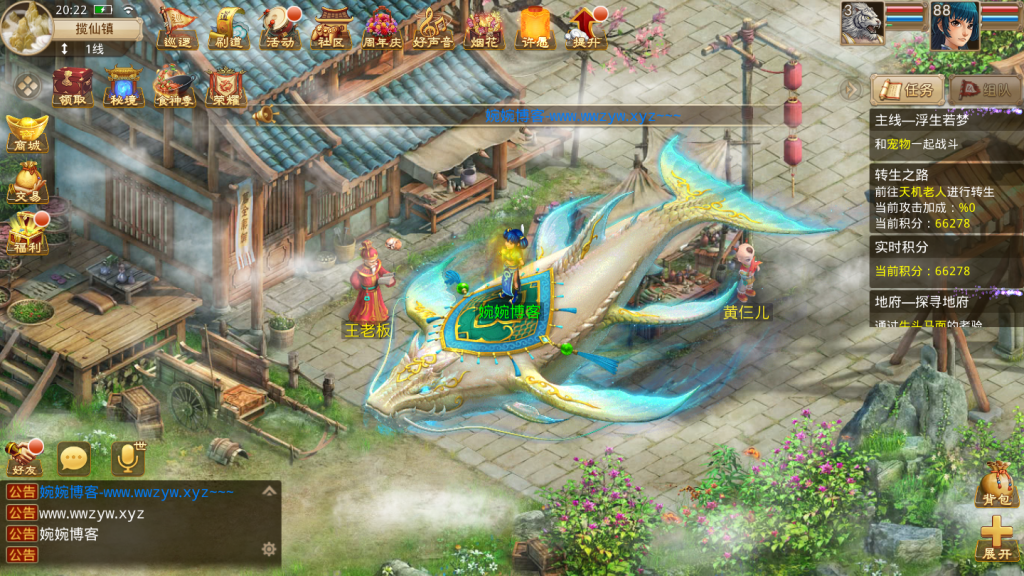Open the 商城 shop gold ingot icon
1024x576 pixels.
click(27, 134)
